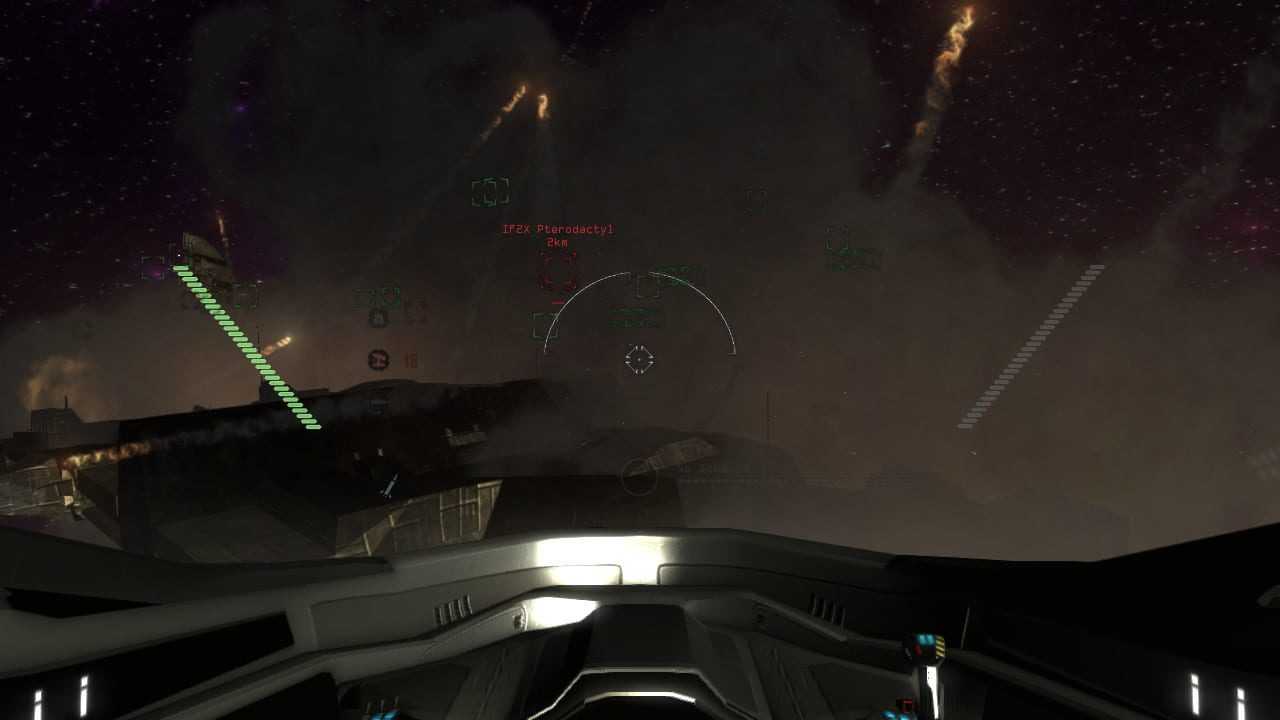
Task: Select the red IF2X Pterodactyl target bracket
Action: (x=558, y=271)
